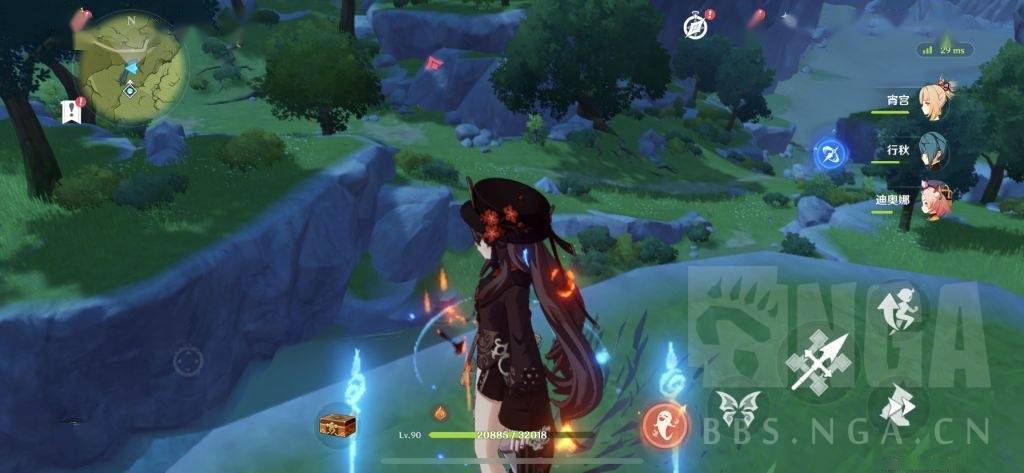Tap the jump button
This screenshot has height=473, width=1024.
coord(897,307)
